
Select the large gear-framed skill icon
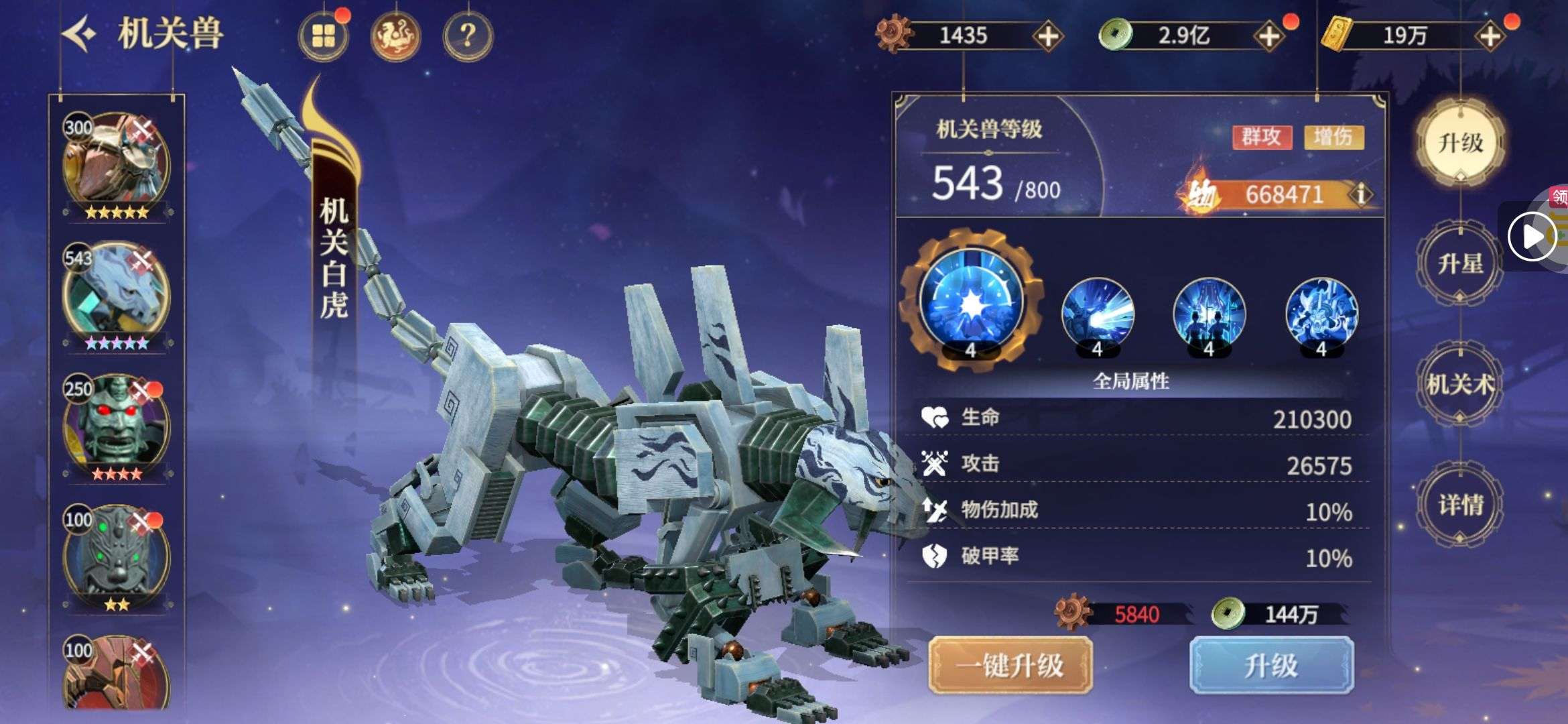(x=971, y=302)
